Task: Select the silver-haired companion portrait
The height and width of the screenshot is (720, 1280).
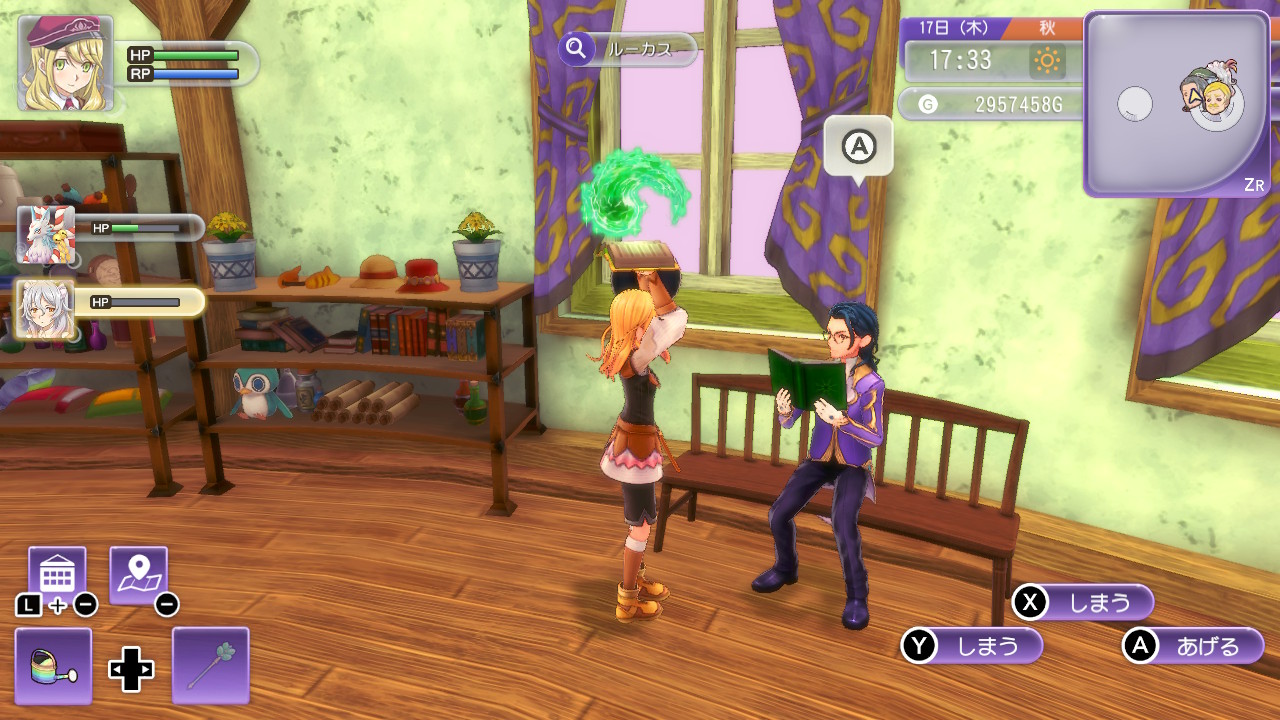Action: point(46,309)
